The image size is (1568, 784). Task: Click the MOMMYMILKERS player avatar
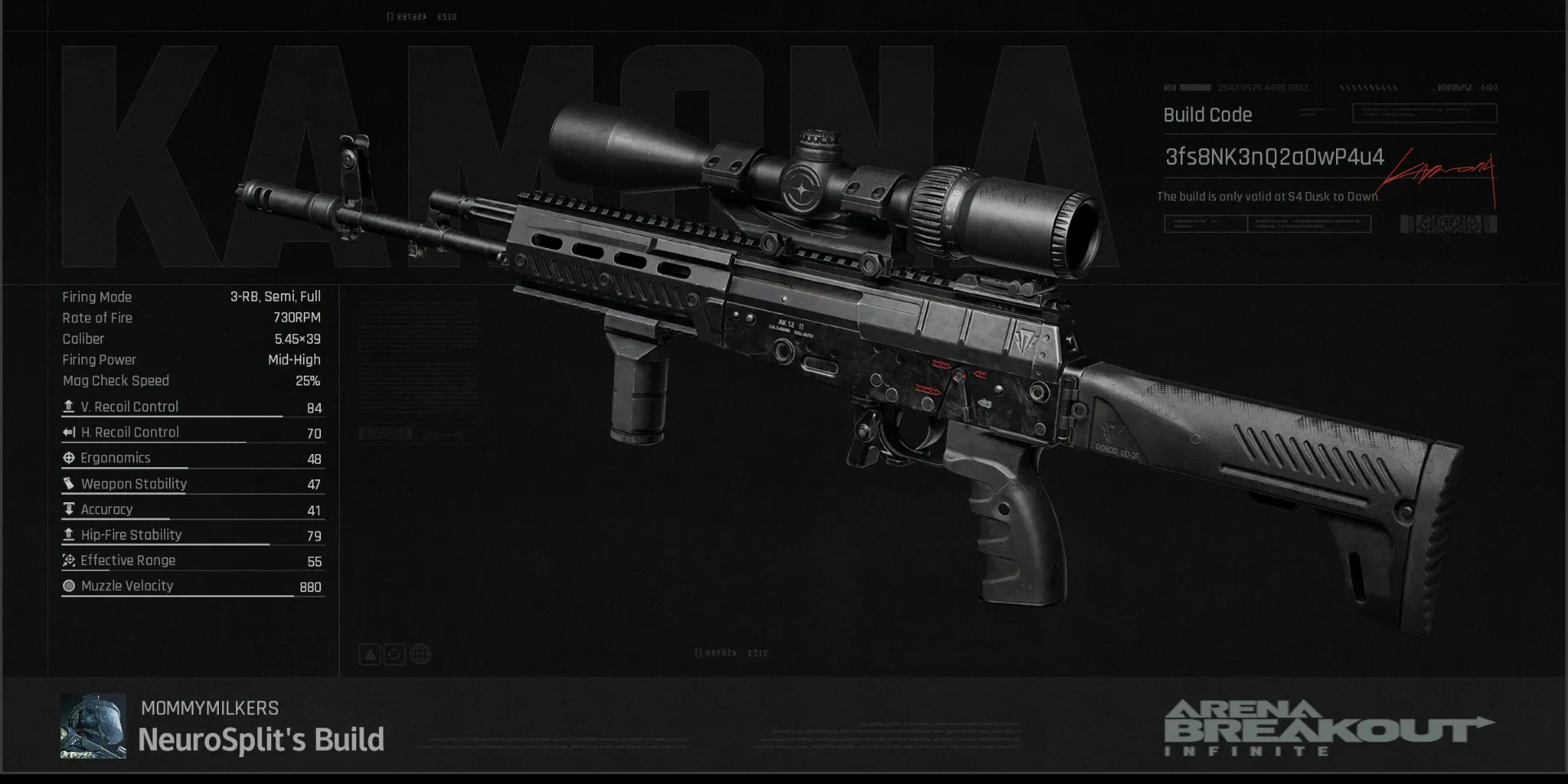[x=93, y=726]
